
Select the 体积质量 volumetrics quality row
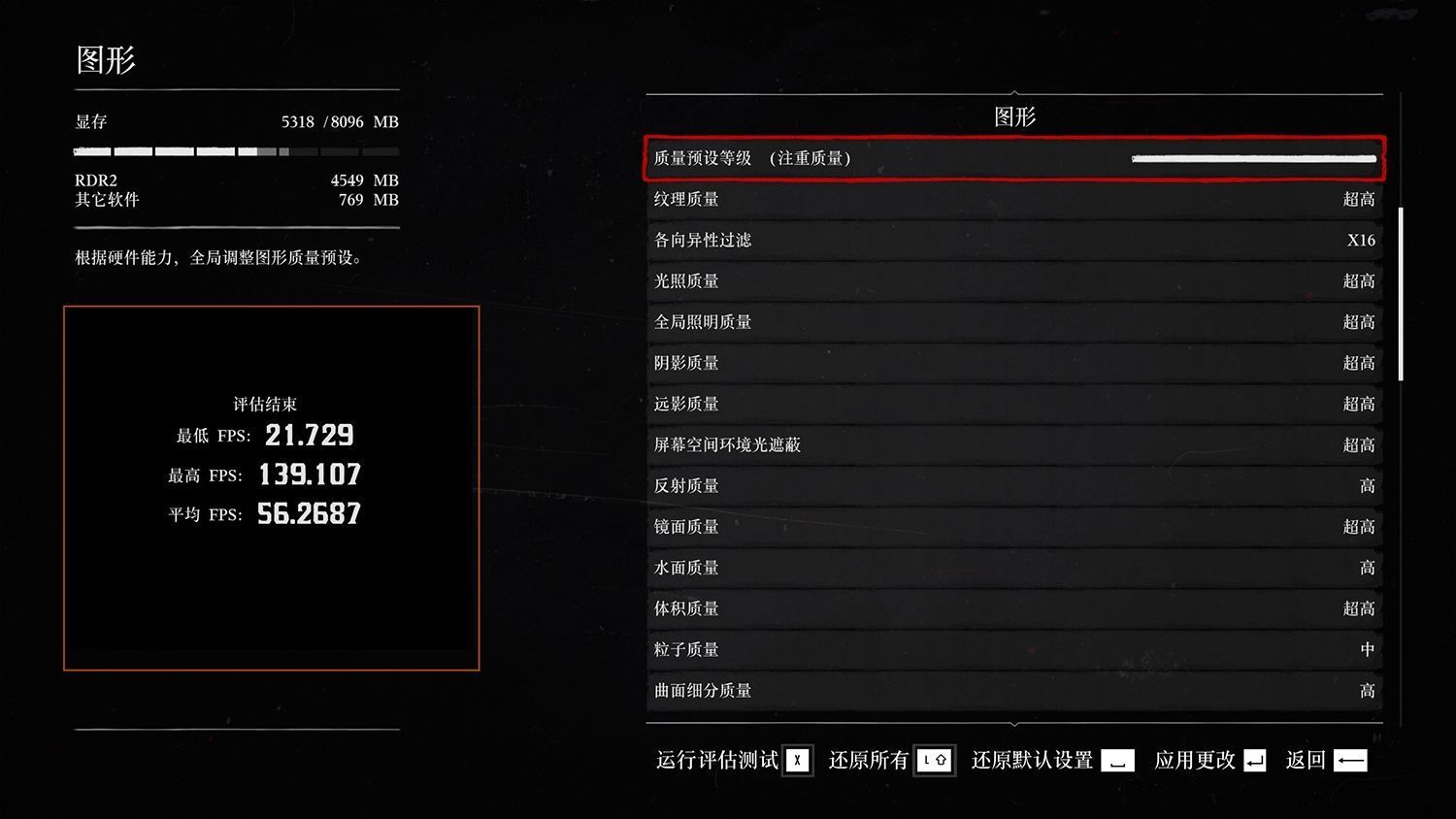pyautogui.click(x=1014, y=608)
